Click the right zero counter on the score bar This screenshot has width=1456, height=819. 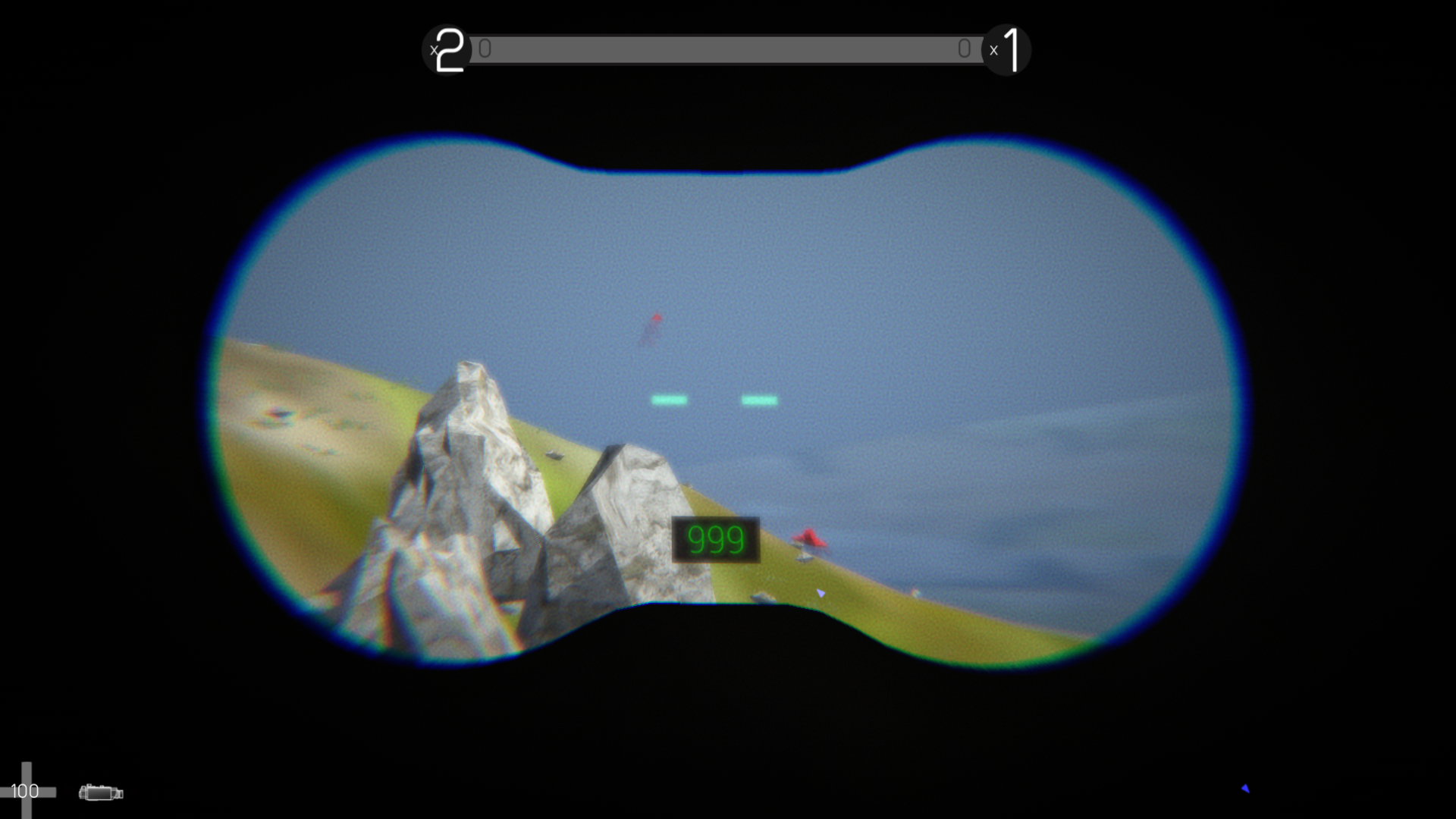965,49
